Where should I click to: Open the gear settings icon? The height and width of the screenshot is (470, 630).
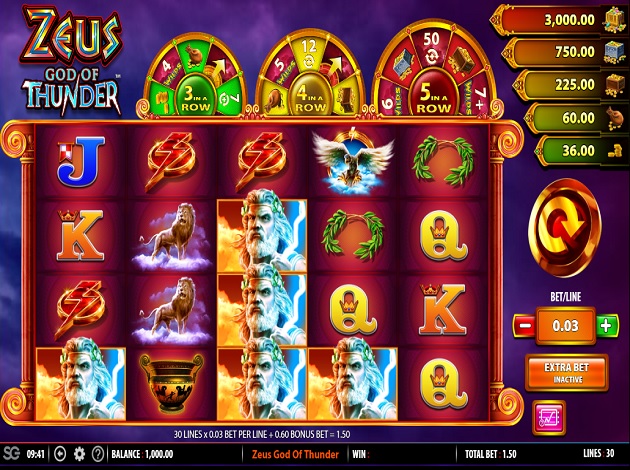pos(80,454)
